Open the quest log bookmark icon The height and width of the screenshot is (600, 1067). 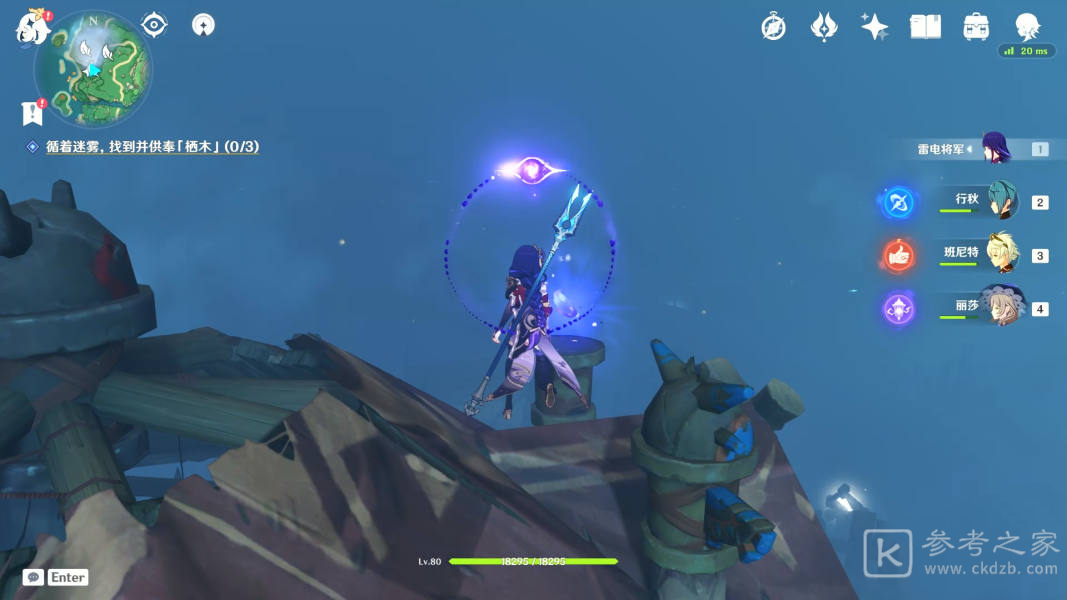(x=32, y=113)
